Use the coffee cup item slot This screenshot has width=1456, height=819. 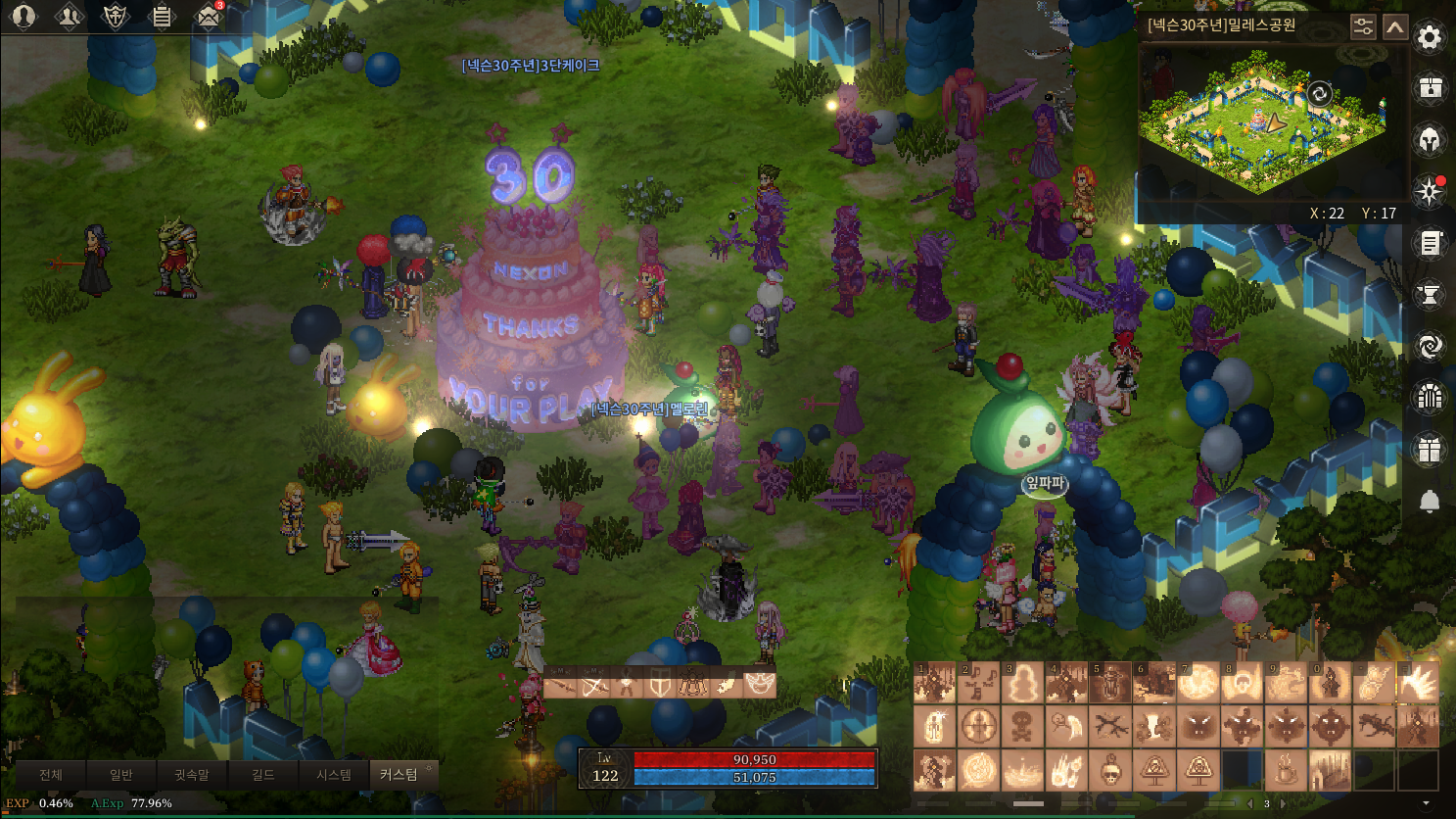(1285, 771)
